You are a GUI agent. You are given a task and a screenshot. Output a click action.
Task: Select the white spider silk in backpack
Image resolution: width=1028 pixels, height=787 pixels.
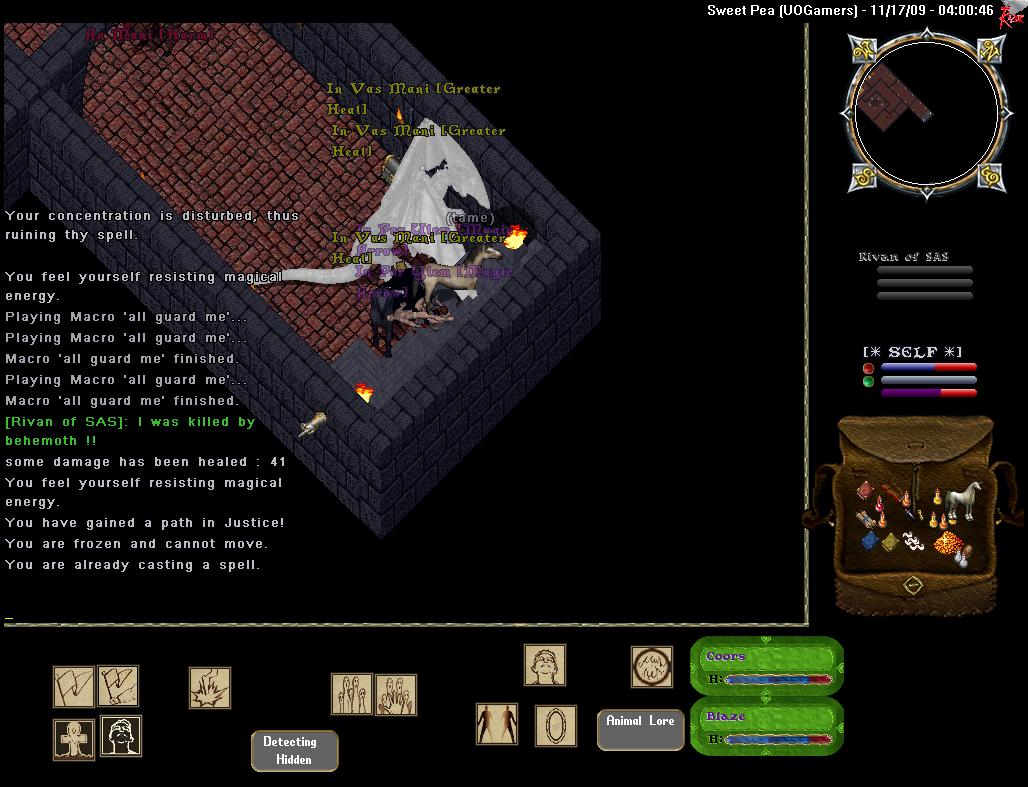(914, 541)
